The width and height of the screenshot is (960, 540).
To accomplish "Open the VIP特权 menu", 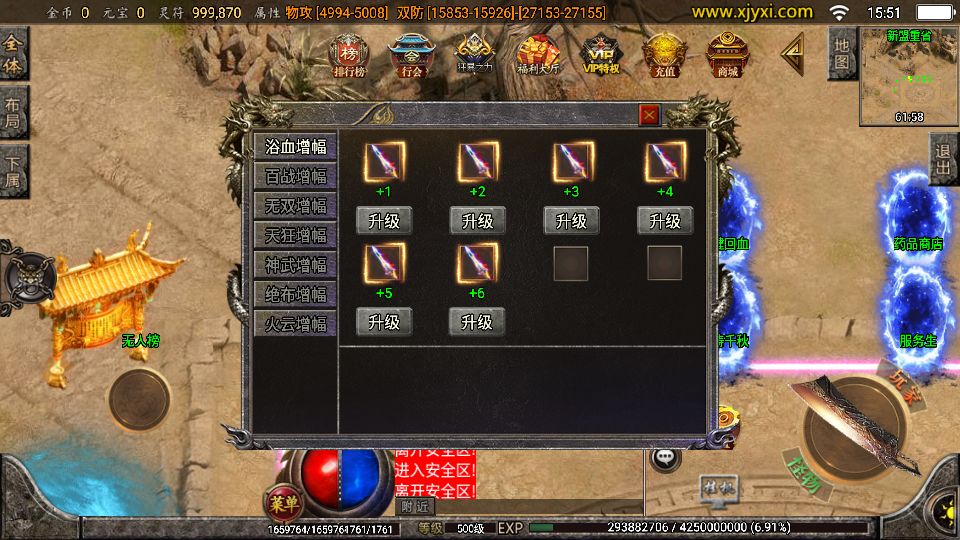I will pos(601,55).
